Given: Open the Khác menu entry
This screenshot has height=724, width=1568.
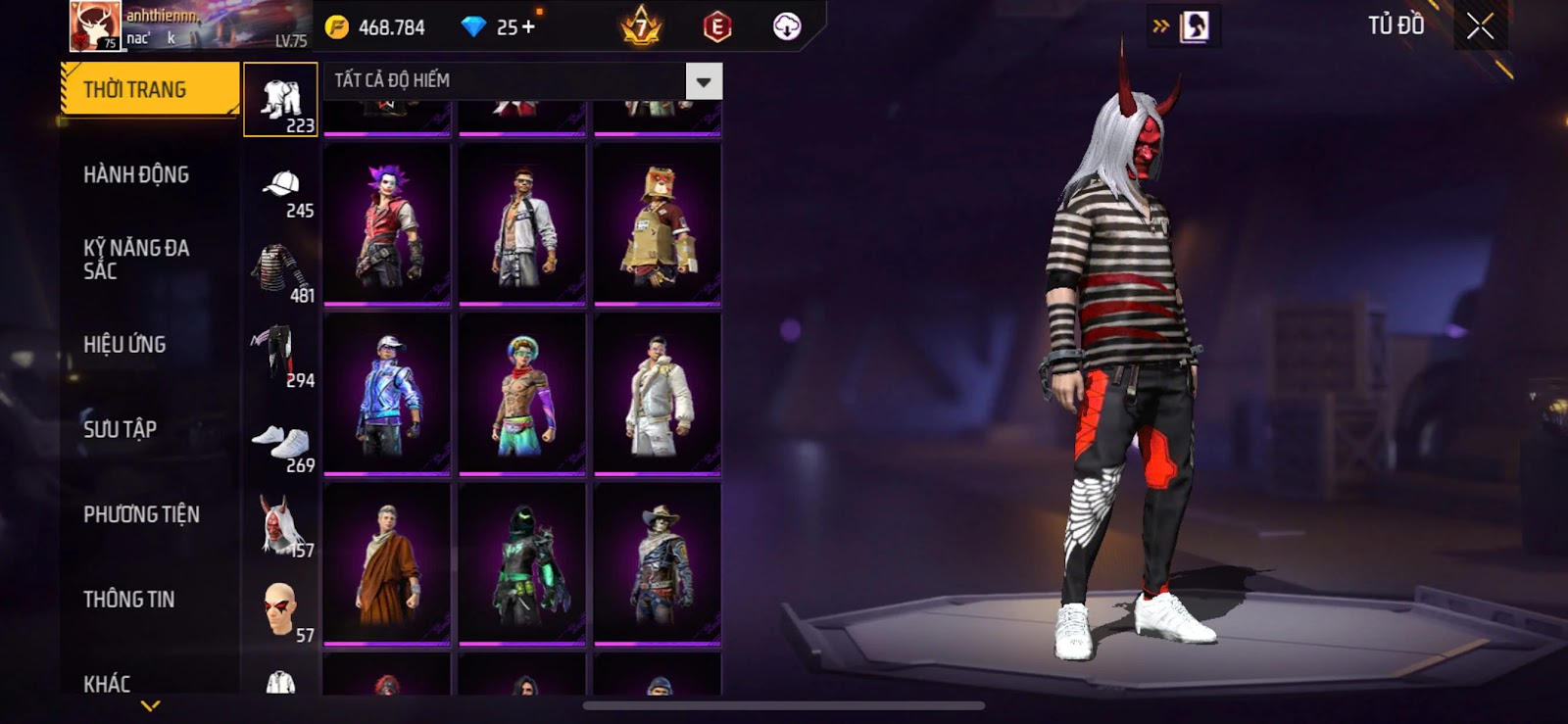Looking at the screenshot, I should tap(107, 683).
